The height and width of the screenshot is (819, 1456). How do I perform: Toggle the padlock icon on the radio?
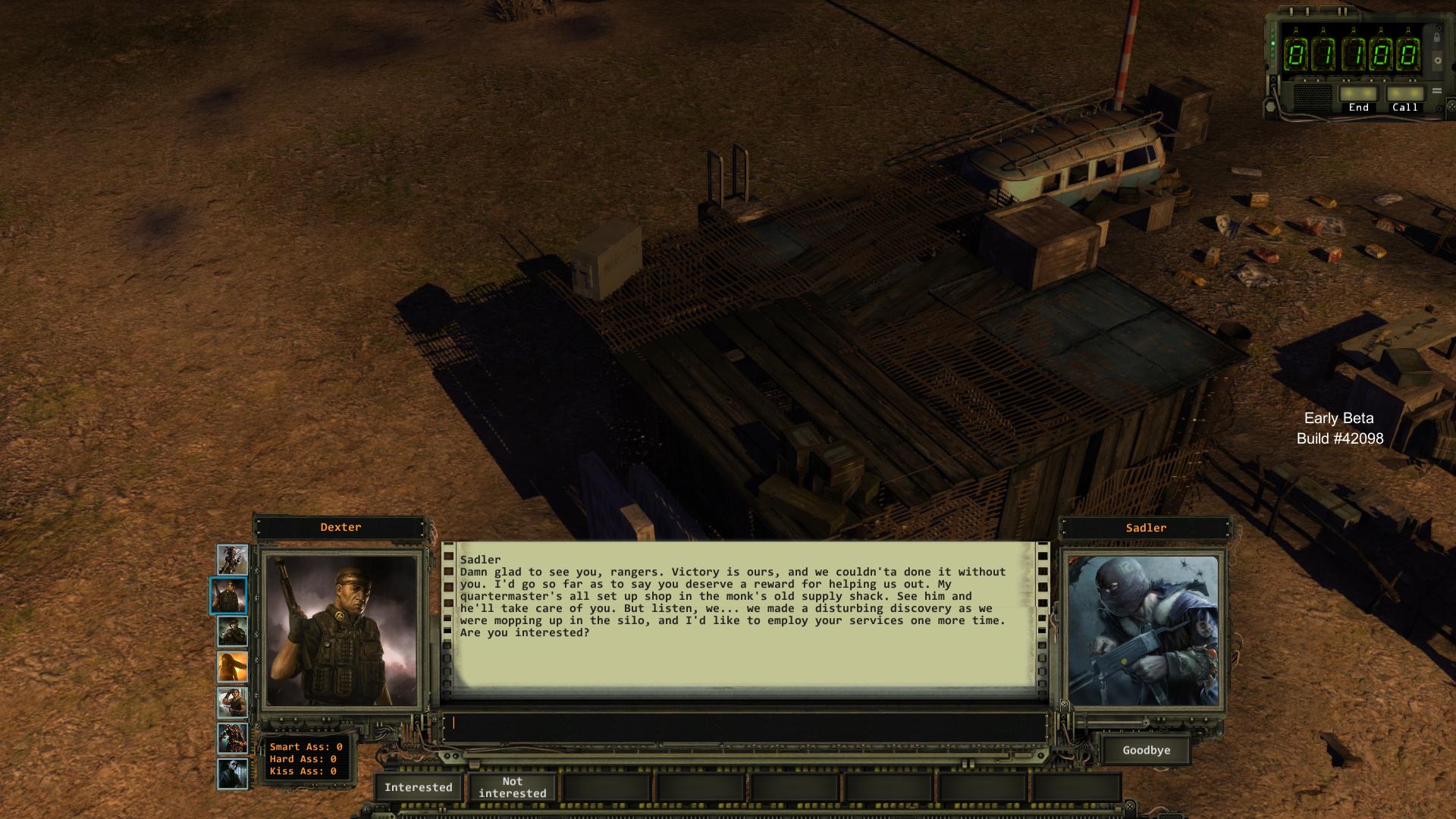pos(1437,36)
